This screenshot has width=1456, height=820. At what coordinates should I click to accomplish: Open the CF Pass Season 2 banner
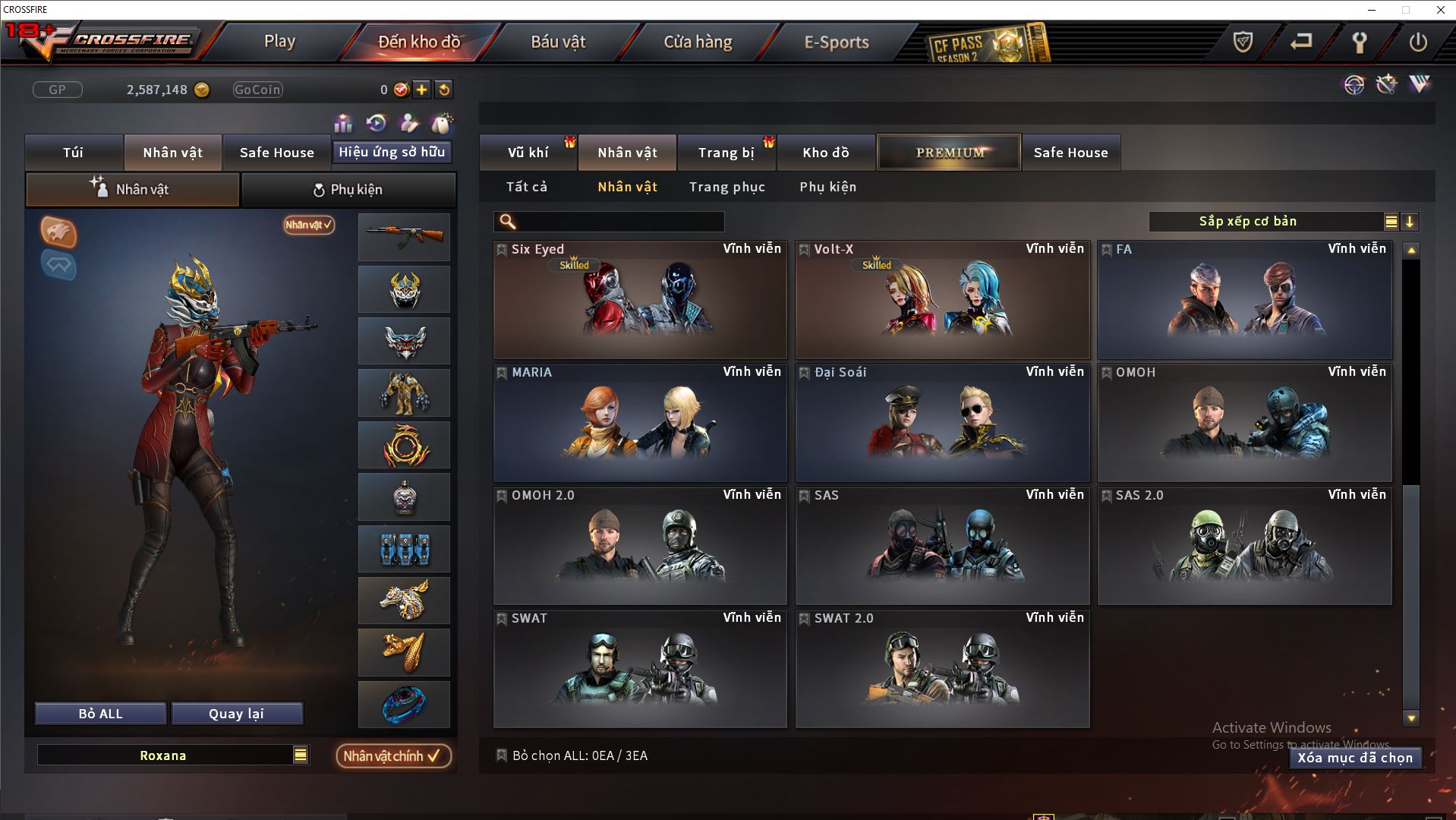988,44
